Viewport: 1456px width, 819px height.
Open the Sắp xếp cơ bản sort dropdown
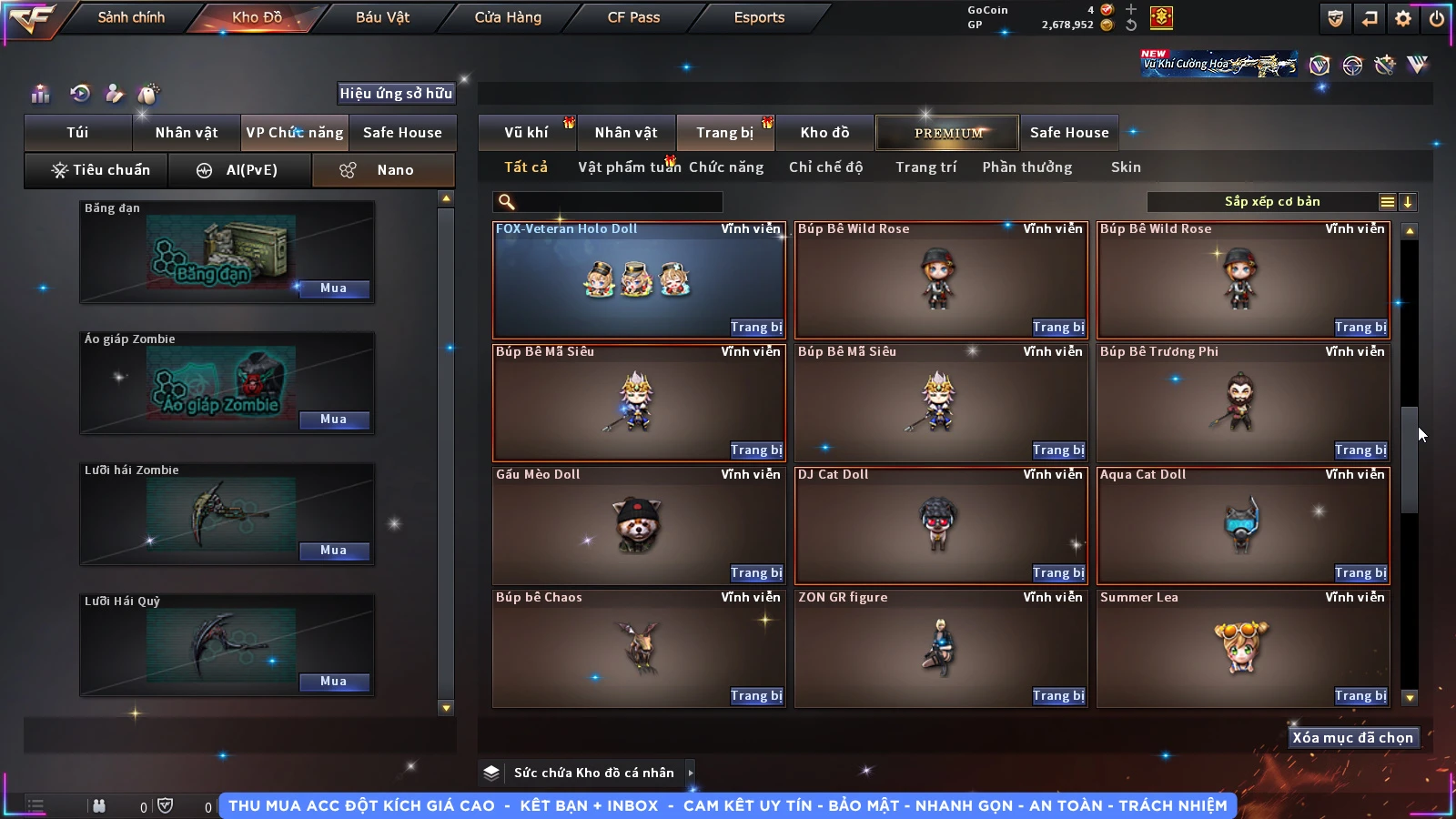coord(1272,202)
